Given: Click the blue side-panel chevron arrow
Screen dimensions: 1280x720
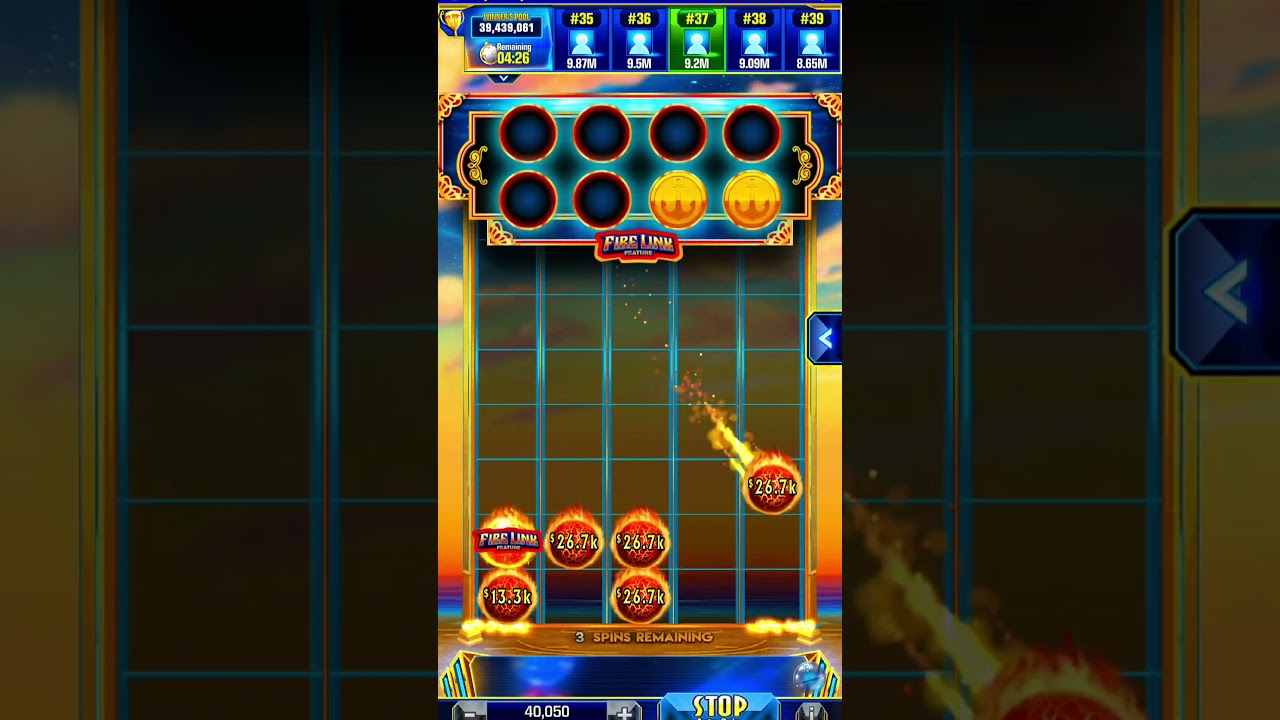Looking at the screenshot, I should [825, 338].
